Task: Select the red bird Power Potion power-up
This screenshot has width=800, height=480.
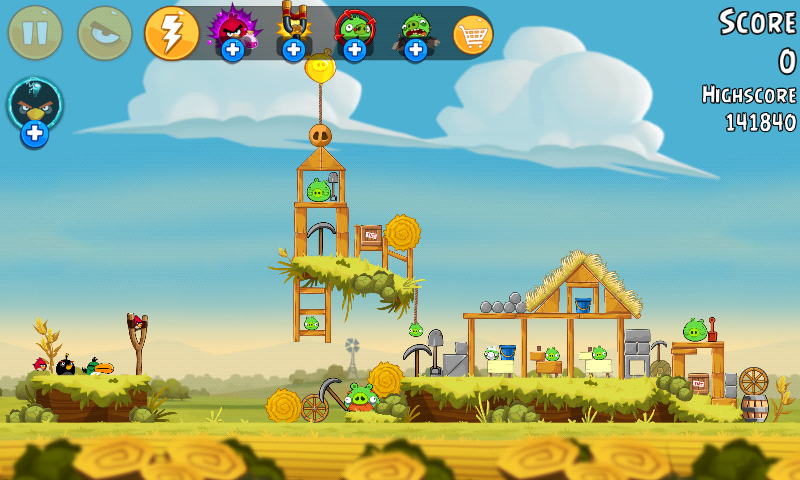Action: pos(232,31)
